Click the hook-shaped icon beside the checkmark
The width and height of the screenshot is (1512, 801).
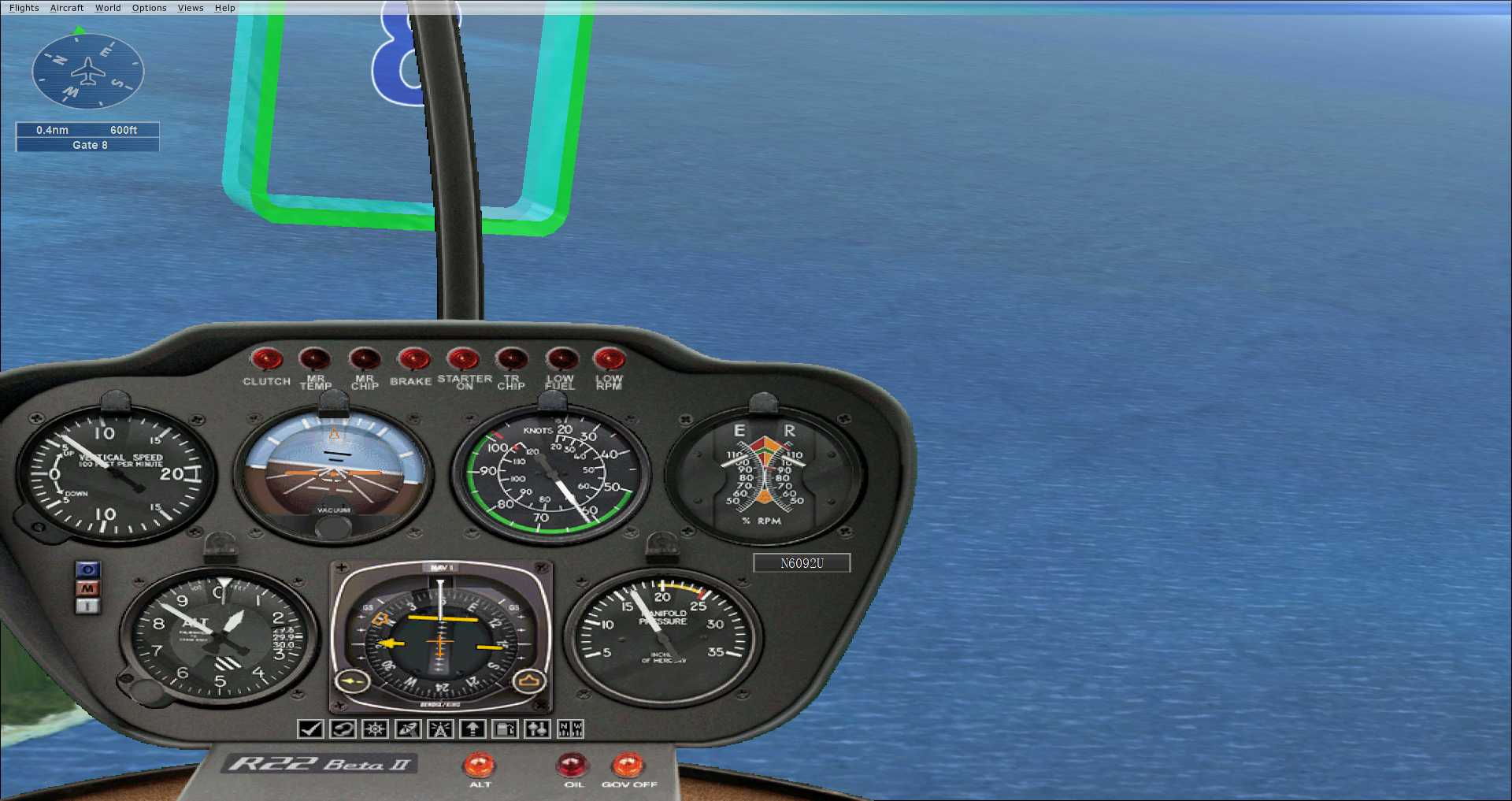[342, 729]
